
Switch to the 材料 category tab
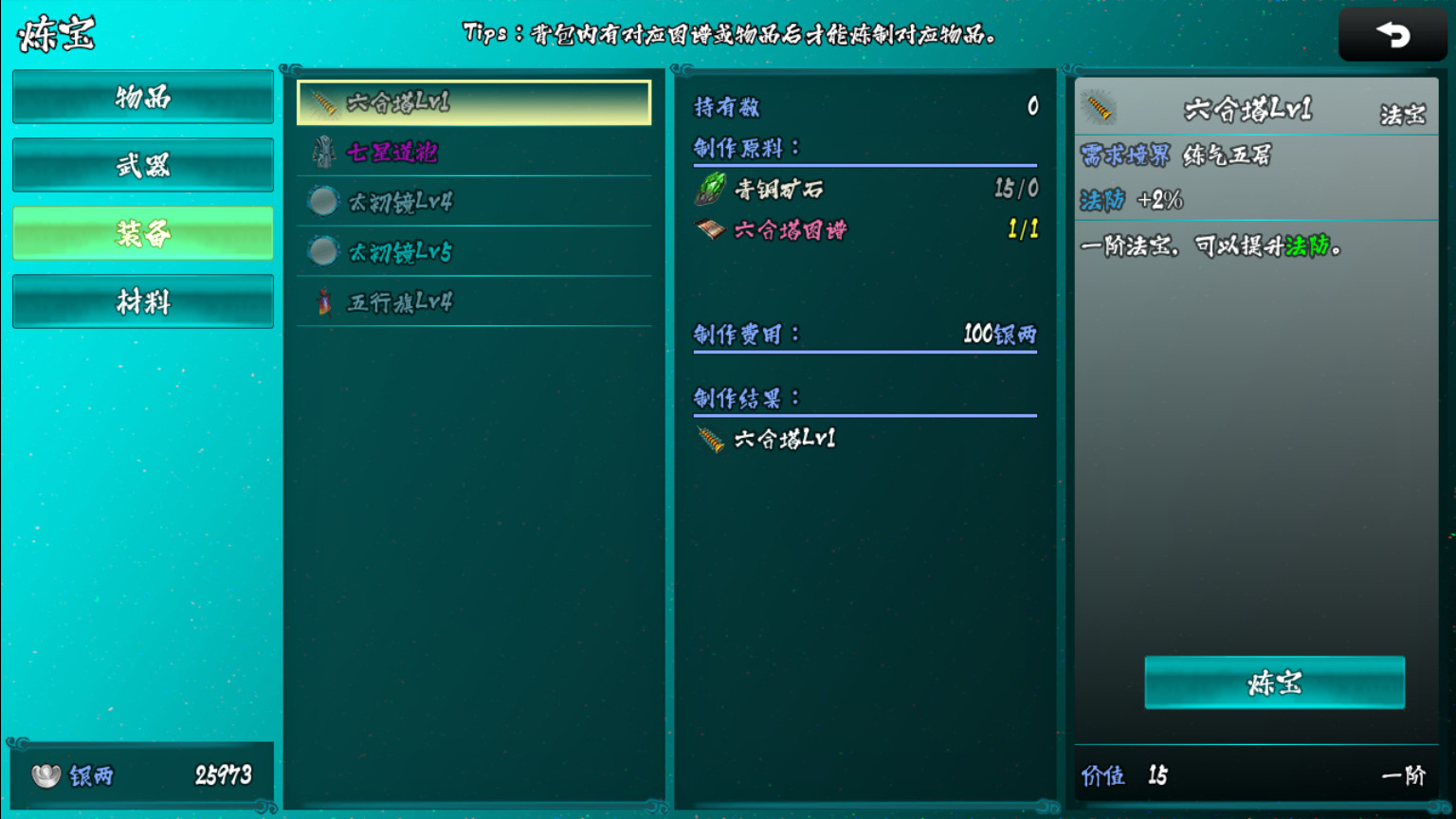click(x=142, y=301)
